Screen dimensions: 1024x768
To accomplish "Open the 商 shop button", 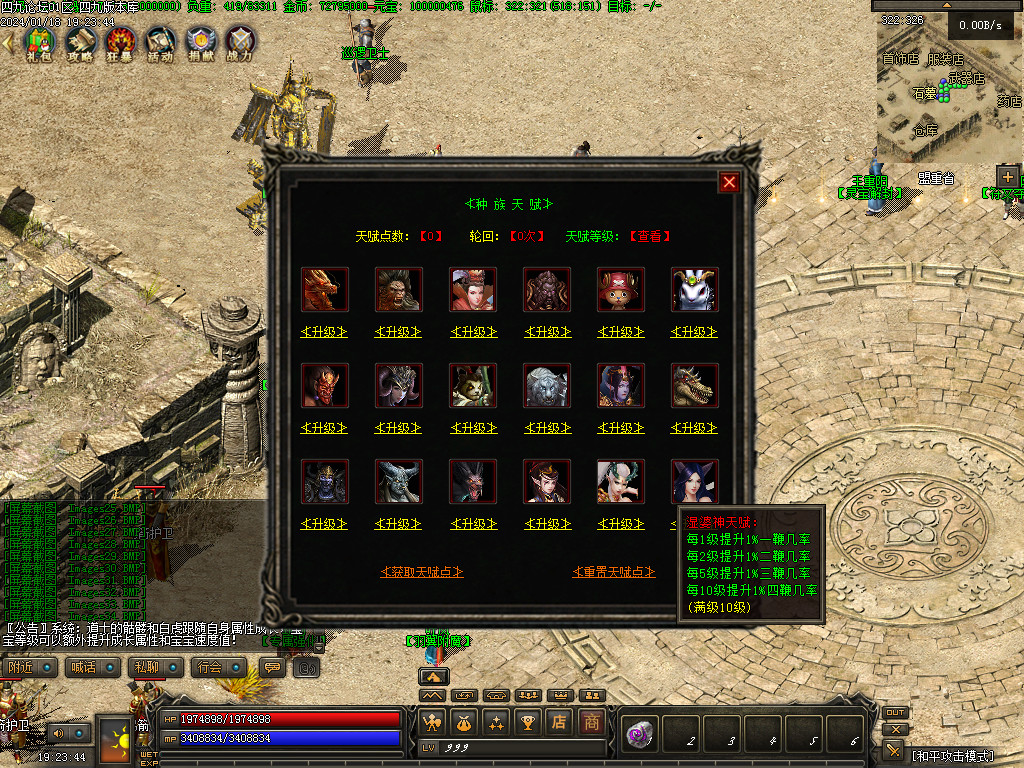I will click(x=592, y=722).
